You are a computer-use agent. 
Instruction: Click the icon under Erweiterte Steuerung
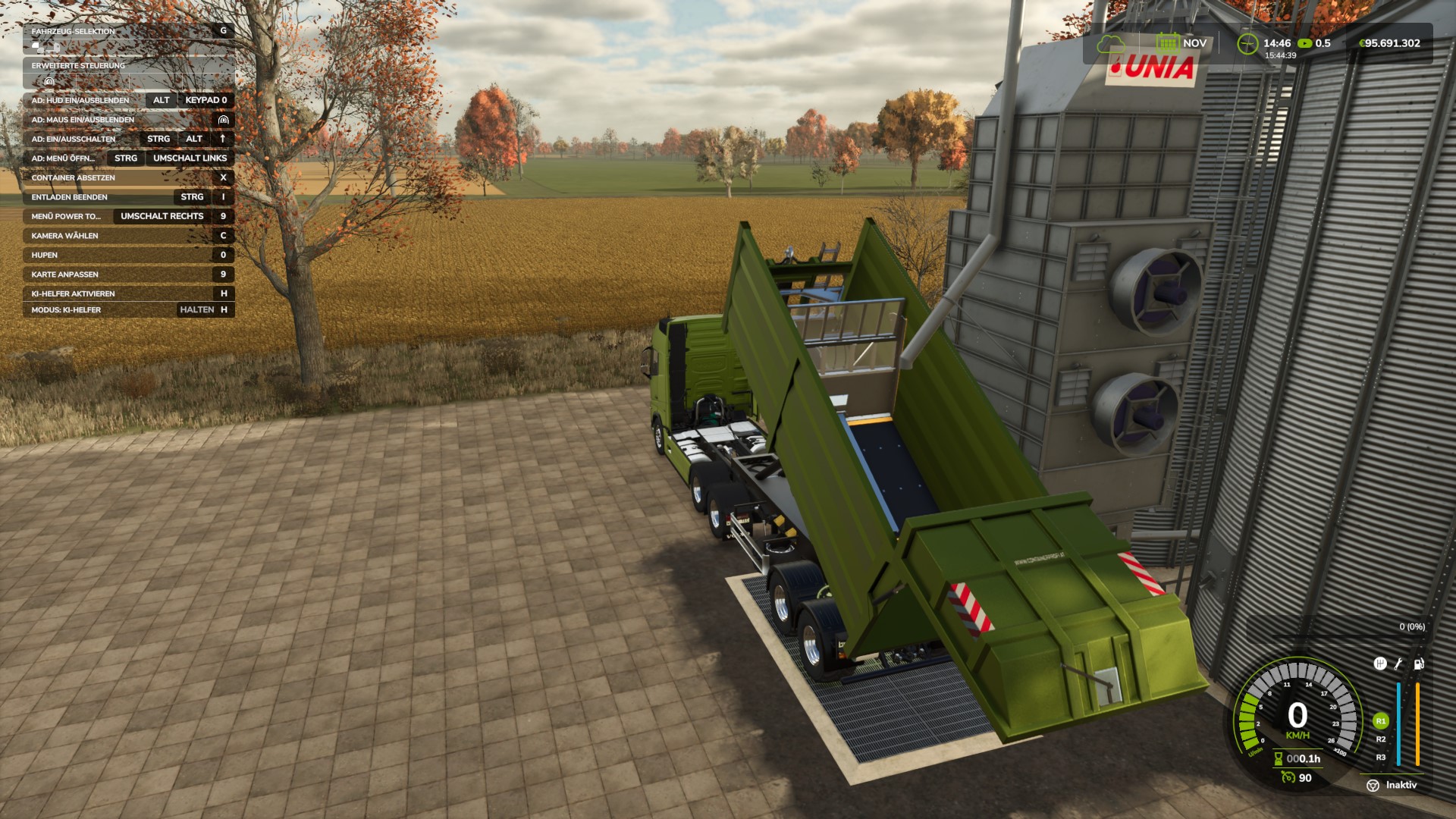[49, 81]
